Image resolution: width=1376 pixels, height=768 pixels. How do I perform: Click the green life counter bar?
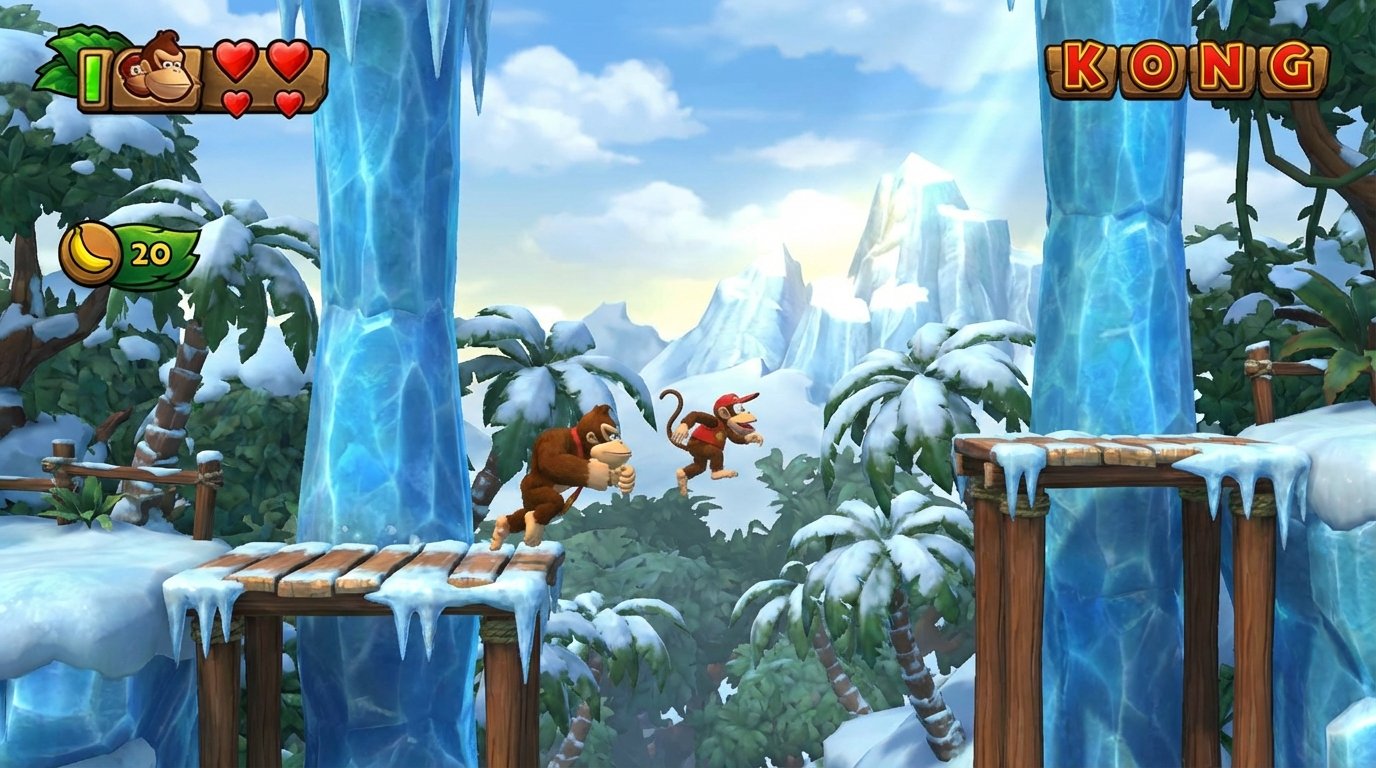[93, 75]
